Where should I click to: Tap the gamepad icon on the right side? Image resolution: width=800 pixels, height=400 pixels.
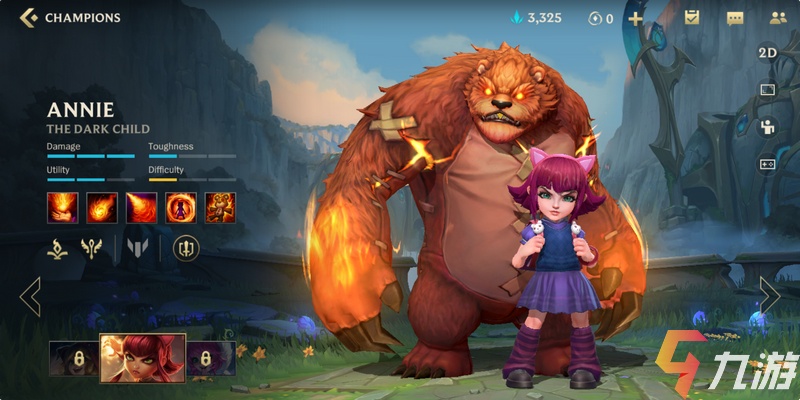tap(767, 164)
